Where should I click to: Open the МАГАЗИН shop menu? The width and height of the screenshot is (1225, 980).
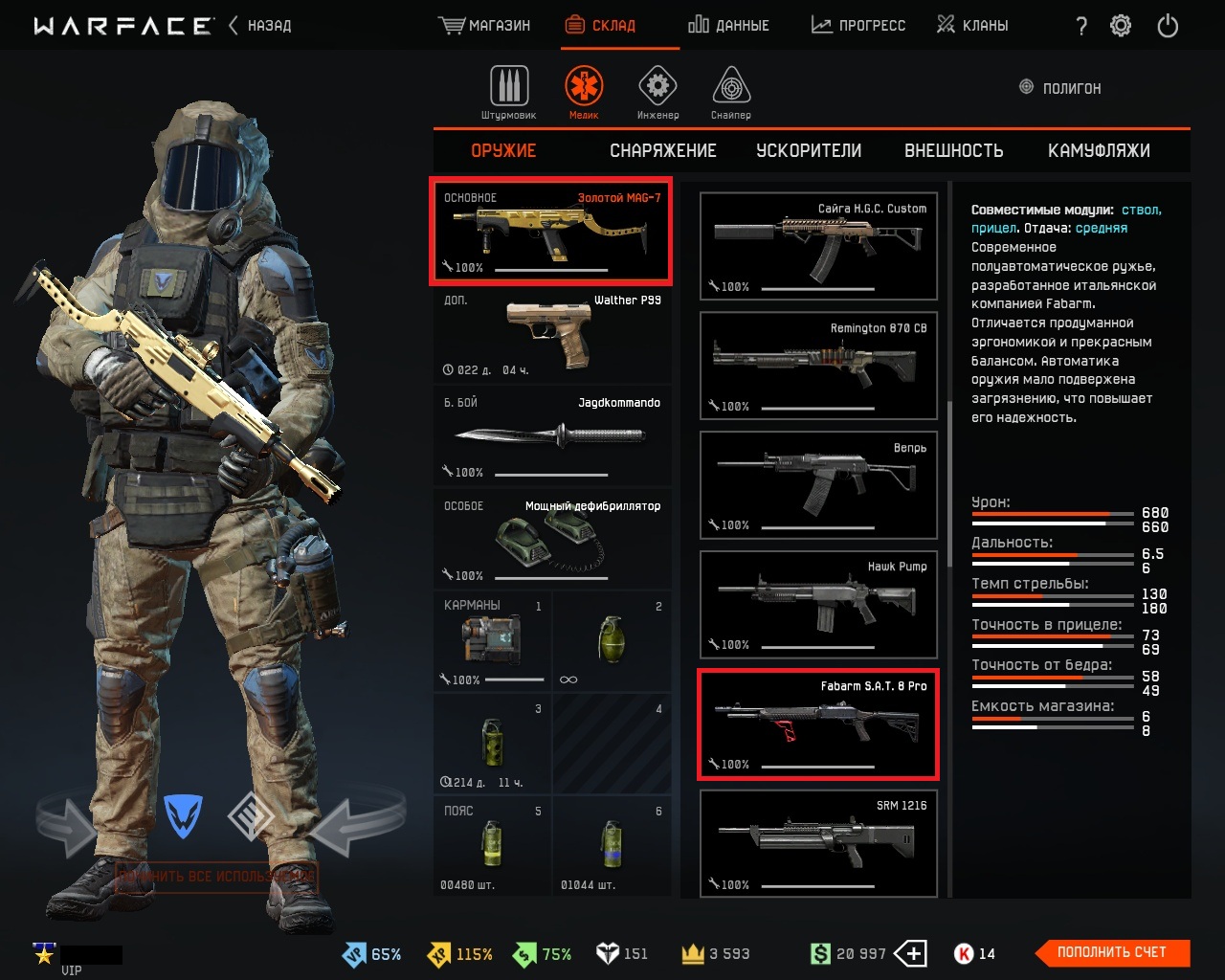pos(485,26)
